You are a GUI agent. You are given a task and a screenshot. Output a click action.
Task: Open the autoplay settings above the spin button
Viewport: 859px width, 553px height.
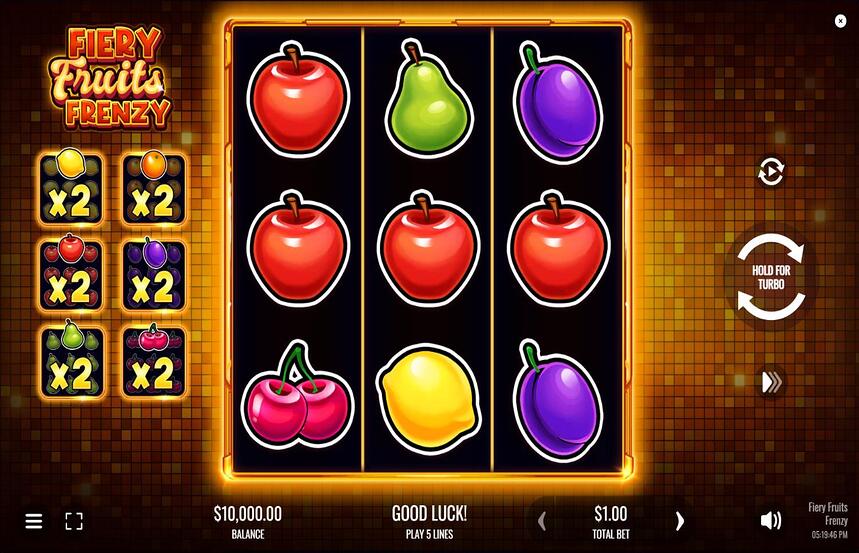point(770,172)
